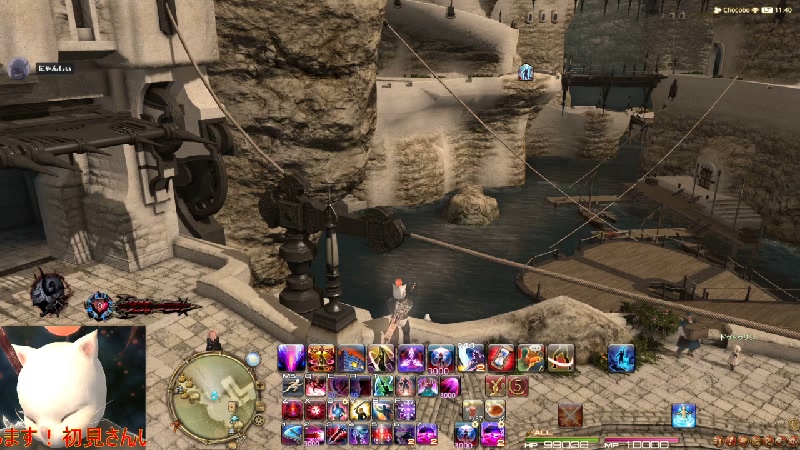Use the red potion drink item
The width and height of the screenshot is (800, 450).
tap(472, 410)
